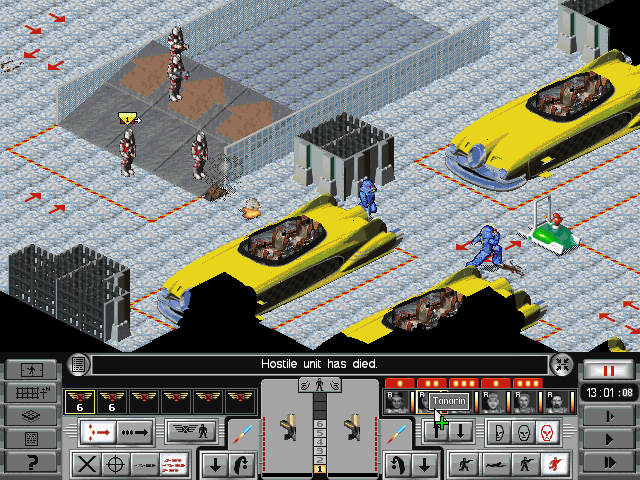Set game speed to fastest double-arrow

coord(609,461)
